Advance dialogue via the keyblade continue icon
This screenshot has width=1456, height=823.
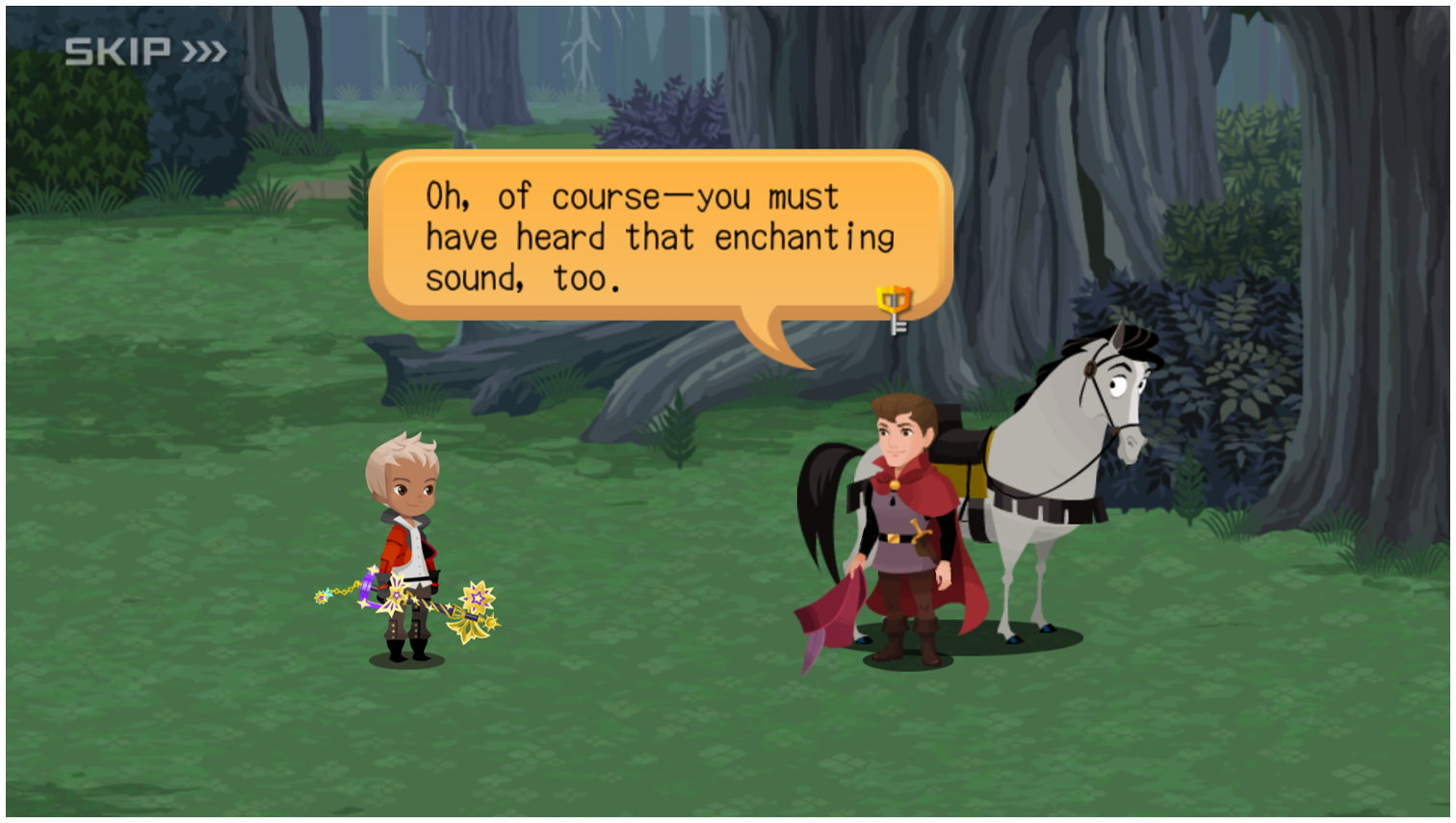pos(895,309)
